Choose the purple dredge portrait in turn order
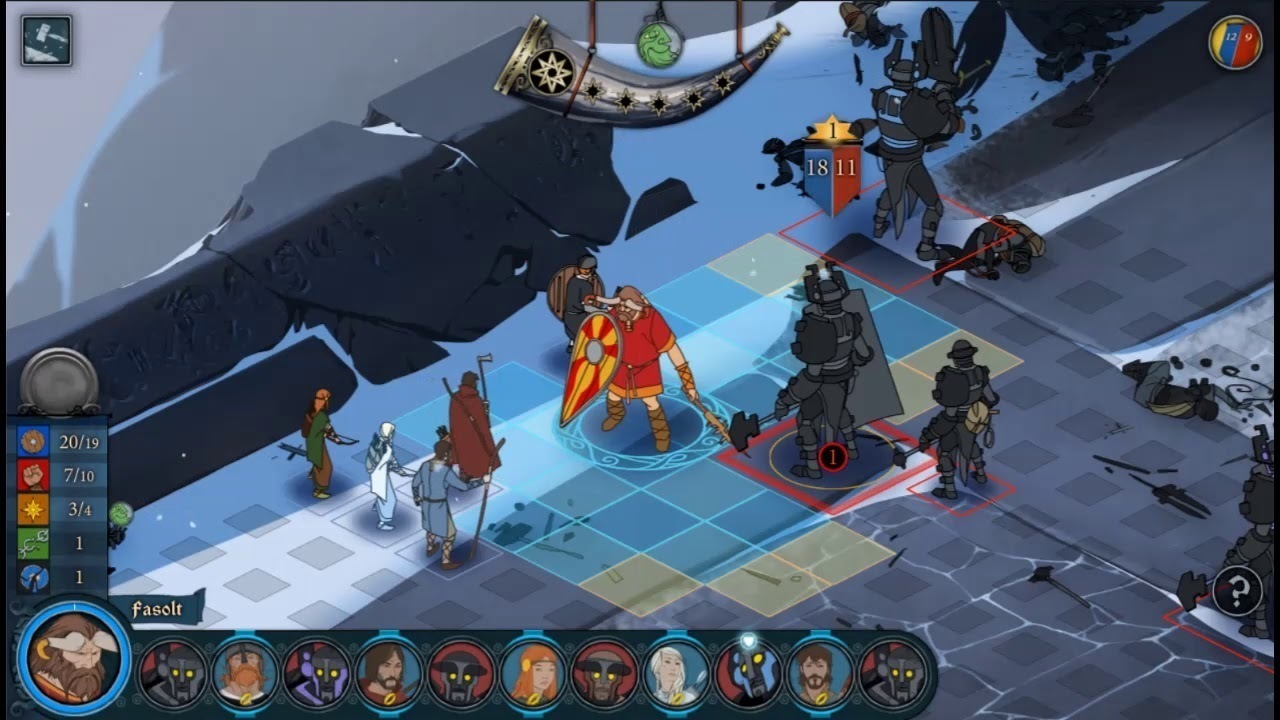 (x=317, y=673)
